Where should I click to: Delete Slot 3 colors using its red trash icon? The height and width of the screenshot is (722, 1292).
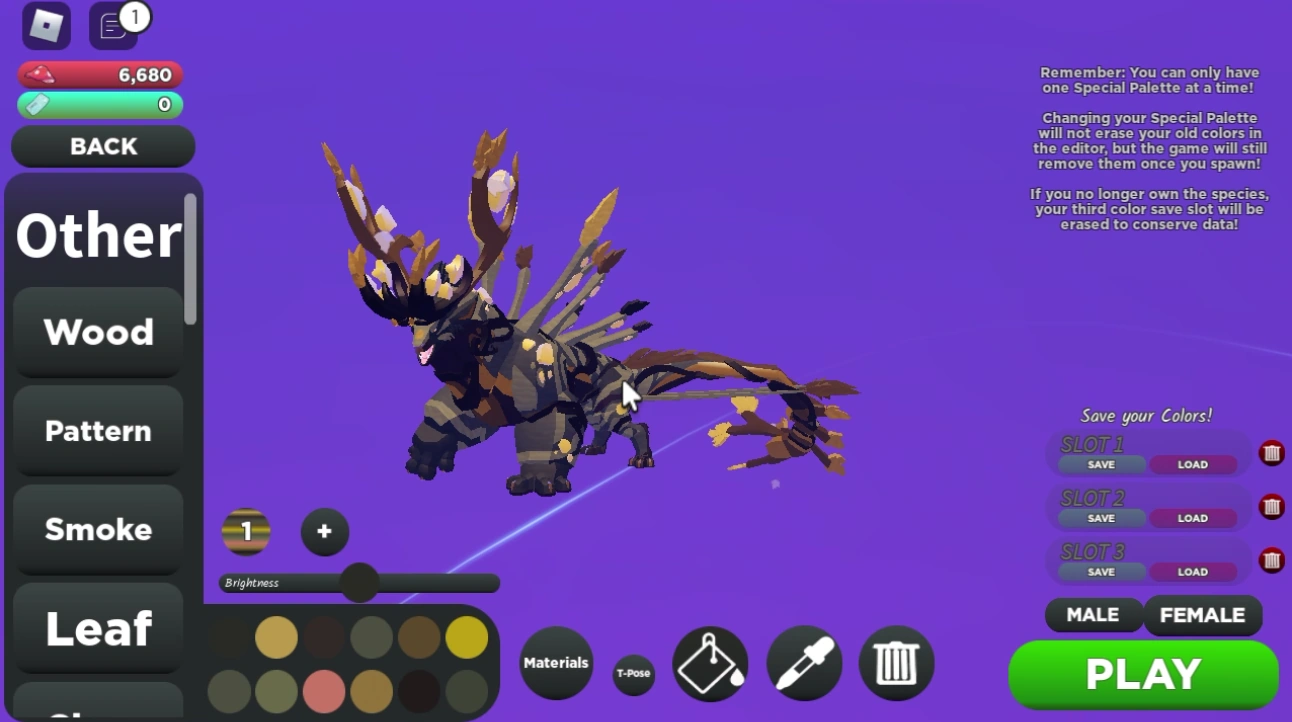tap(1271, 560)
